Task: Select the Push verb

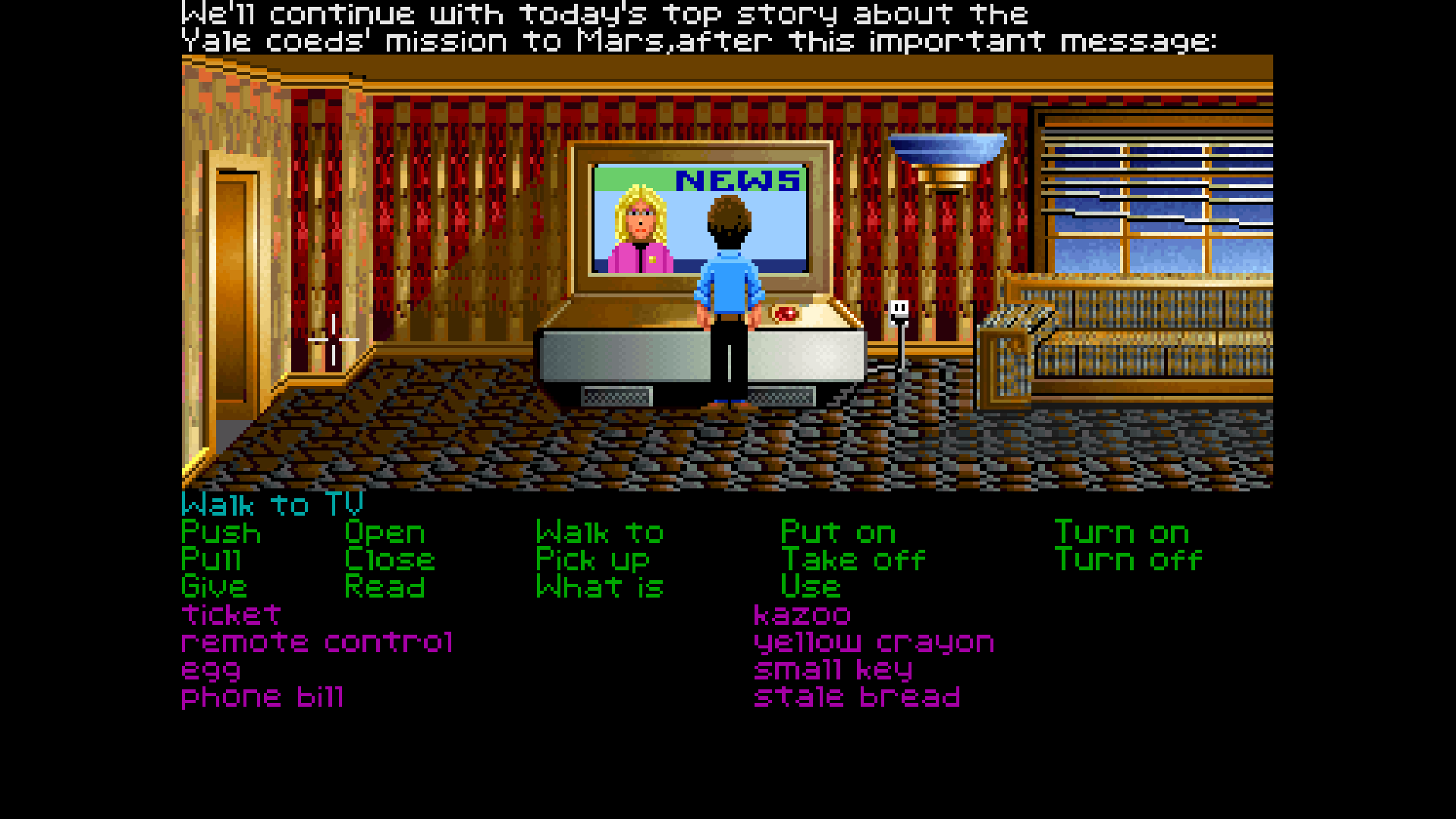Action: point(221,532)
